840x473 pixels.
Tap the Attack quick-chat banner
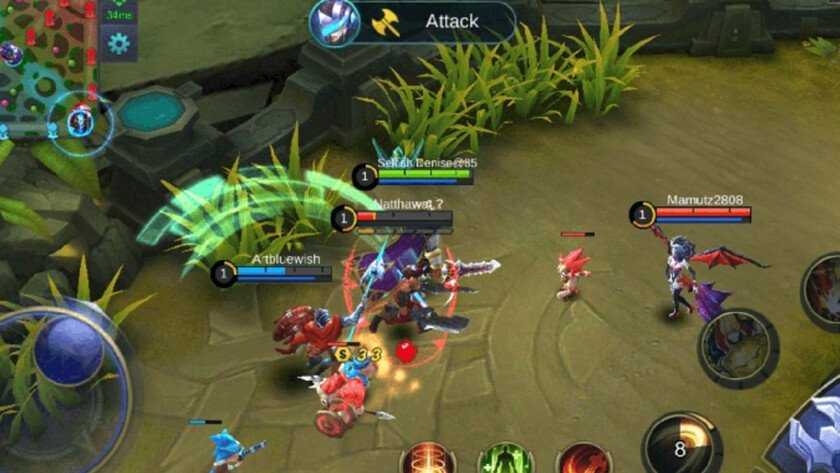pyautogui.click(x=450, y=21)
